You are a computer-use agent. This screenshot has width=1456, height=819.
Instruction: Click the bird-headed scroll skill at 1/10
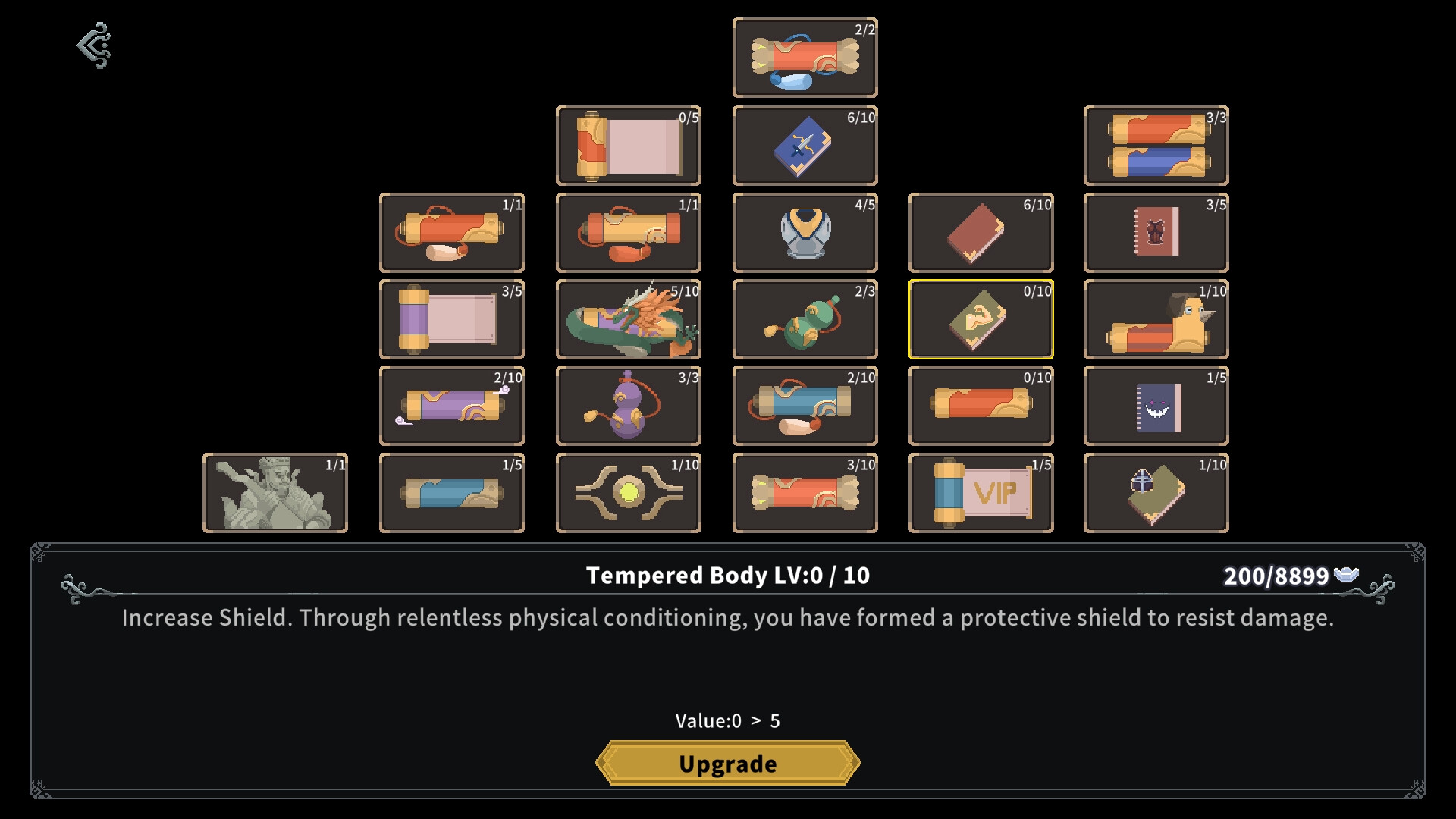pos(1157,318)
